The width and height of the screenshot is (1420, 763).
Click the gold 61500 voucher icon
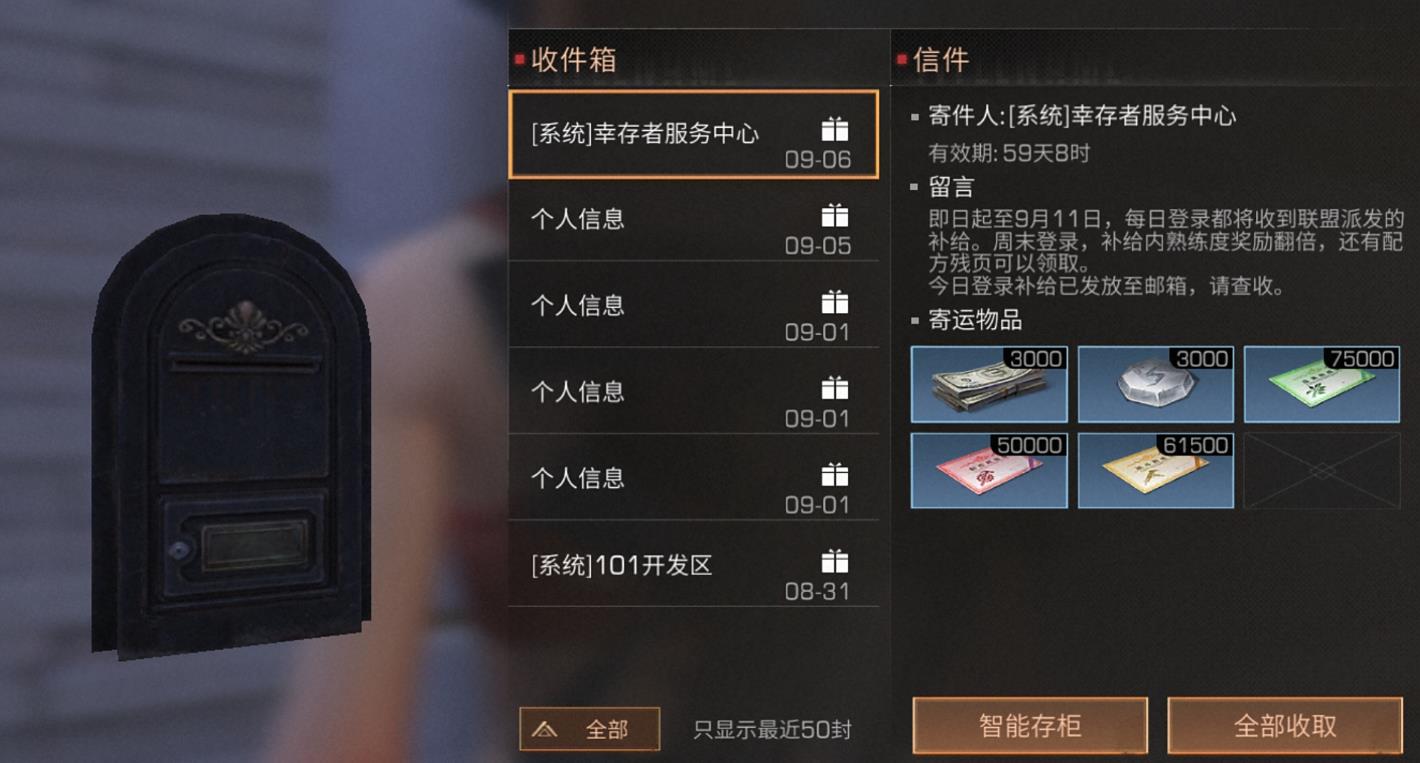coord(1155,469)
